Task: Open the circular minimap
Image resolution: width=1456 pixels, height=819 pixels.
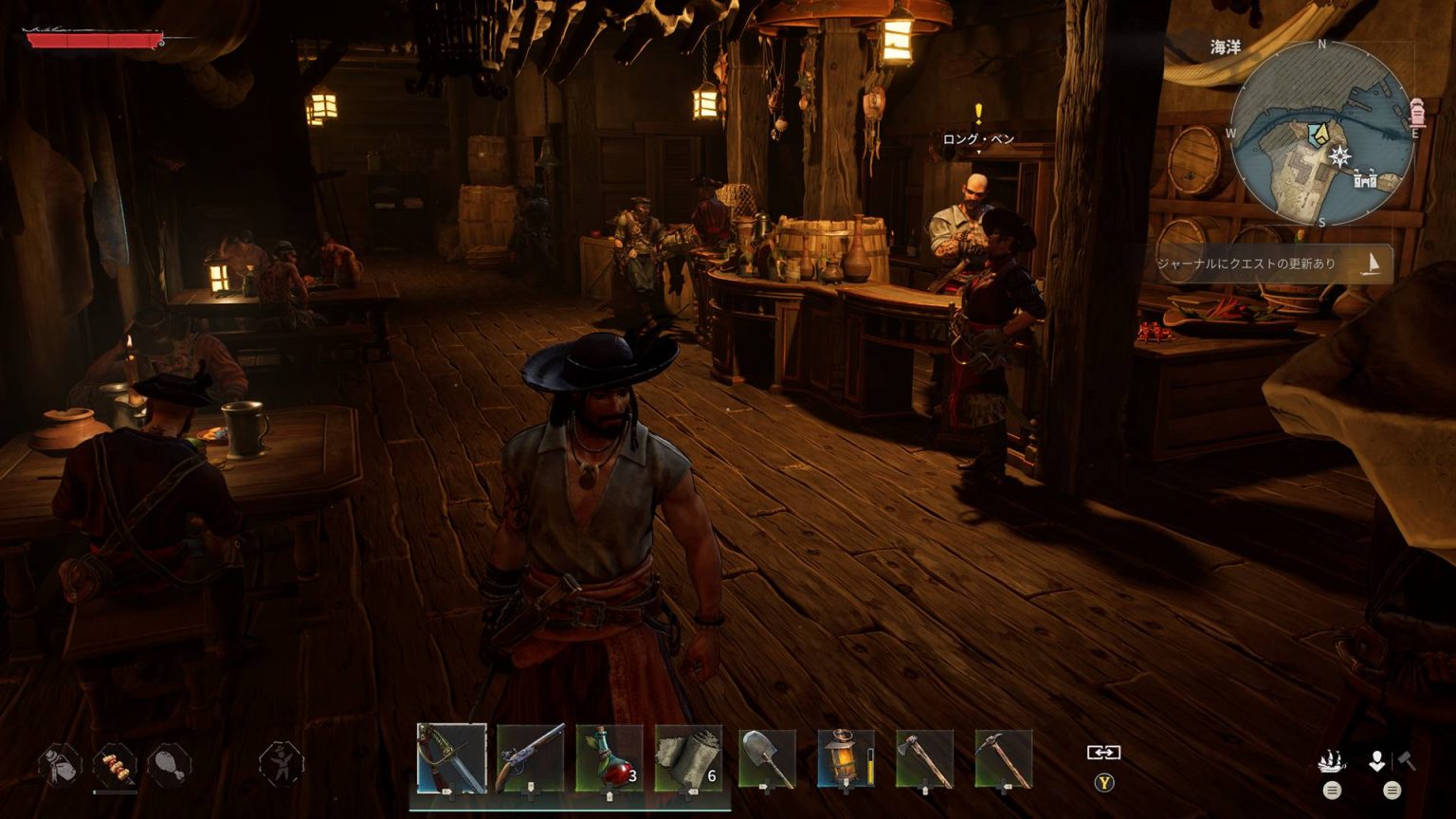Action: point(1323,133)
